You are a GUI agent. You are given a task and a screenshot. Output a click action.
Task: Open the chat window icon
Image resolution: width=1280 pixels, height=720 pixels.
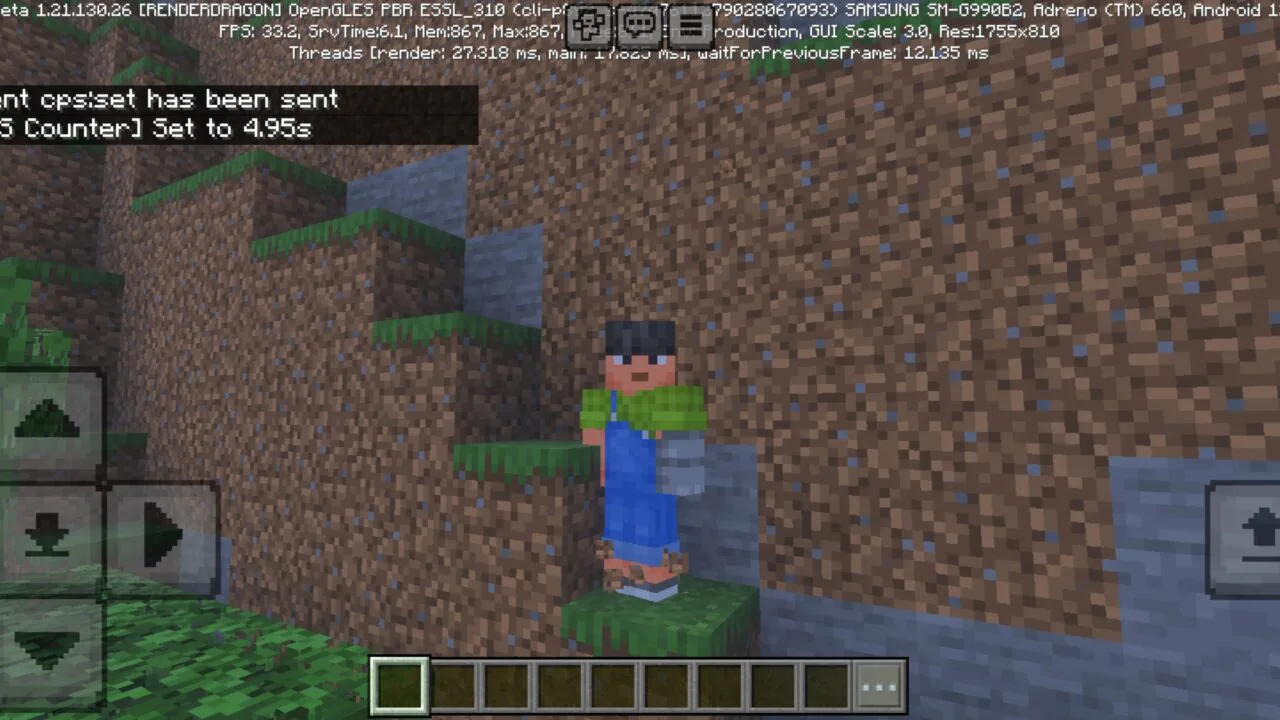[x=639, y=25]
